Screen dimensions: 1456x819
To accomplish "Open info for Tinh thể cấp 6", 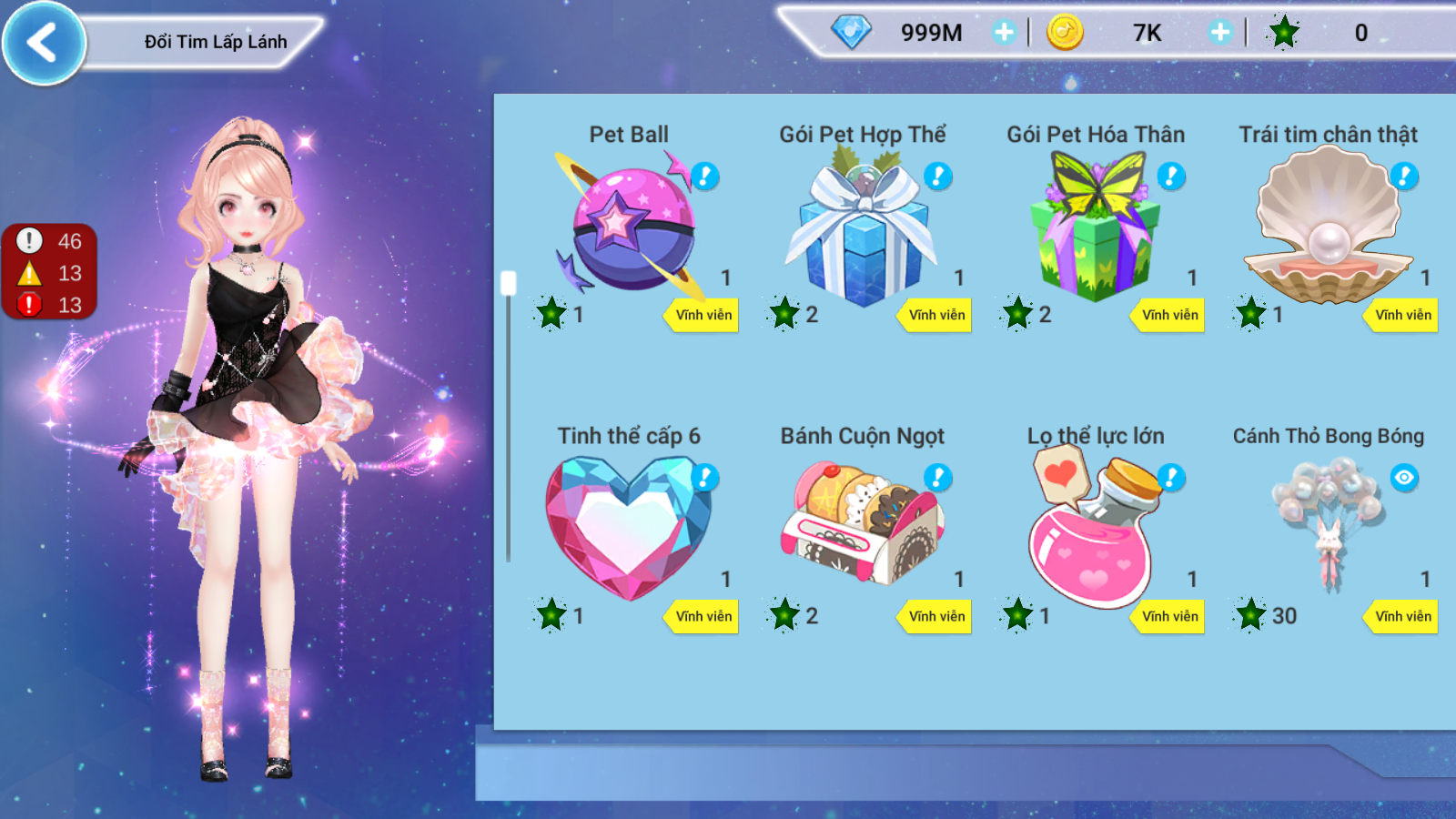I will coord(705,478).
